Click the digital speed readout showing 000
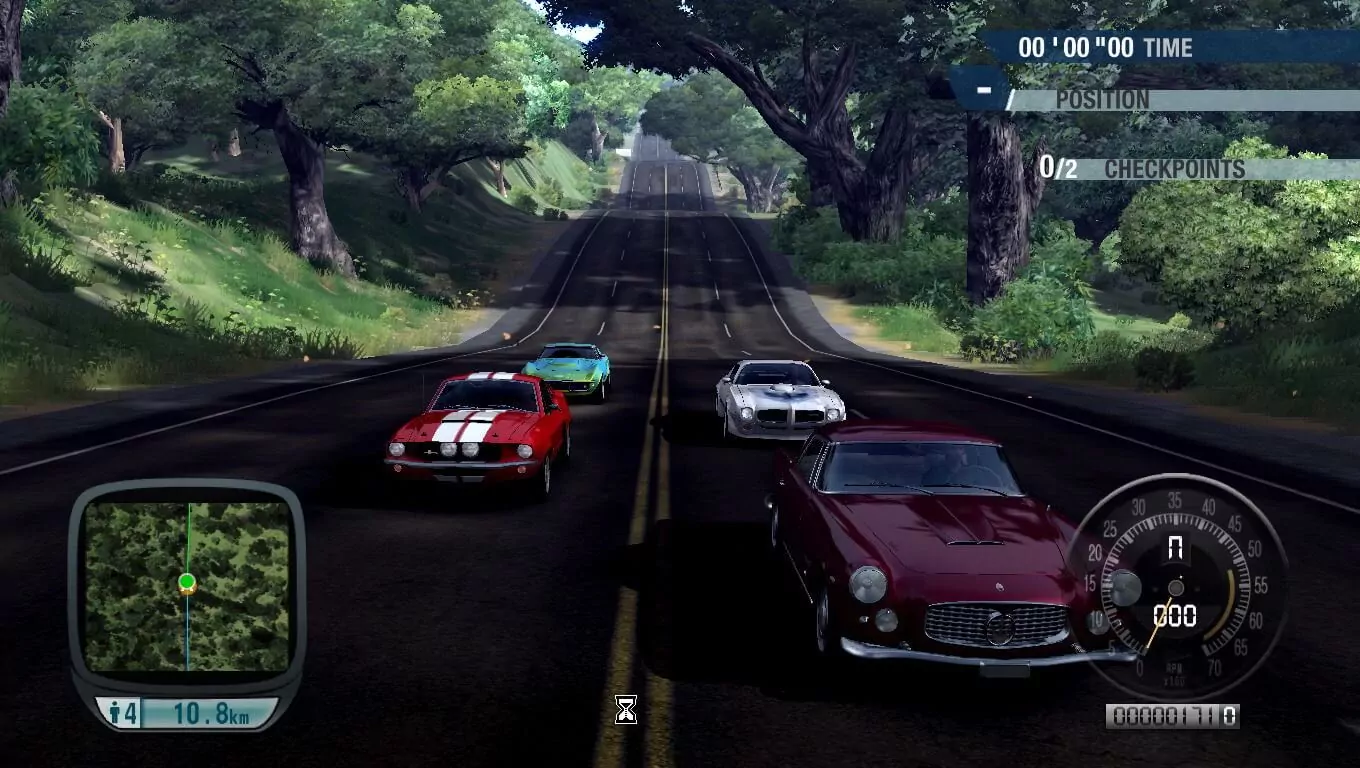1360x768 pixels. (1175, 613)
